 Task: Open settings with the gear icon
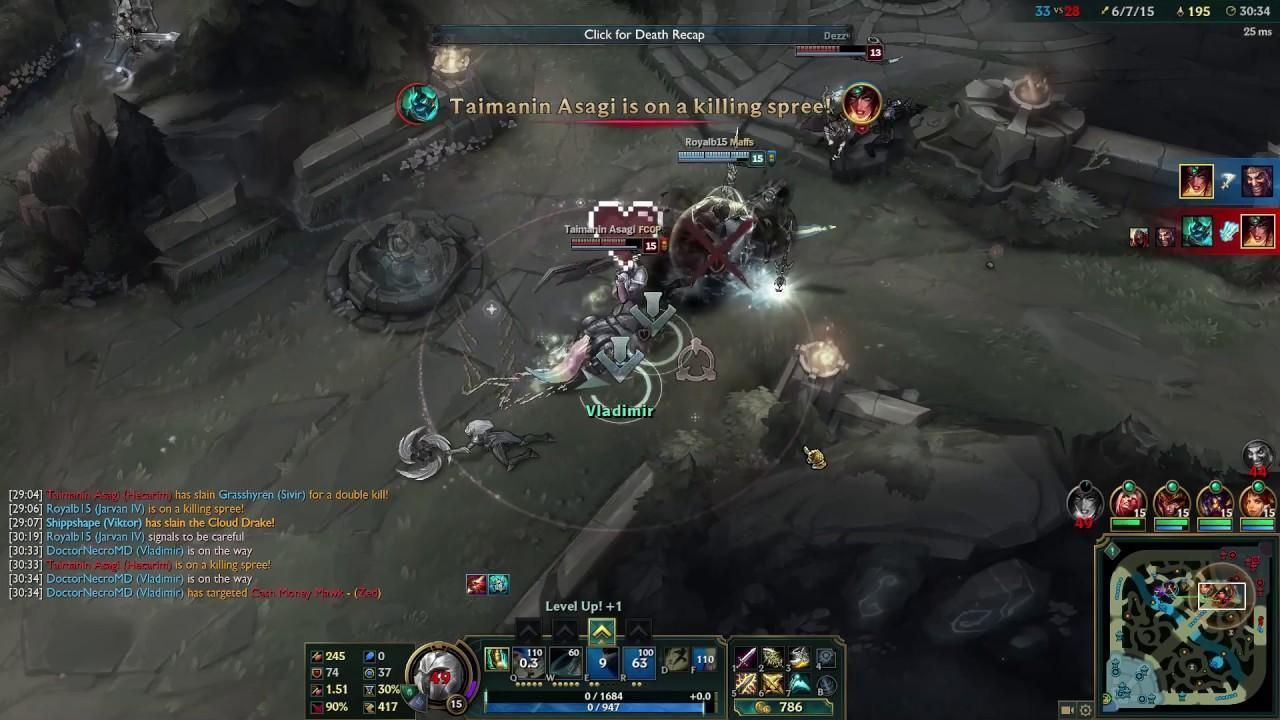click(x=1085, y=710)
